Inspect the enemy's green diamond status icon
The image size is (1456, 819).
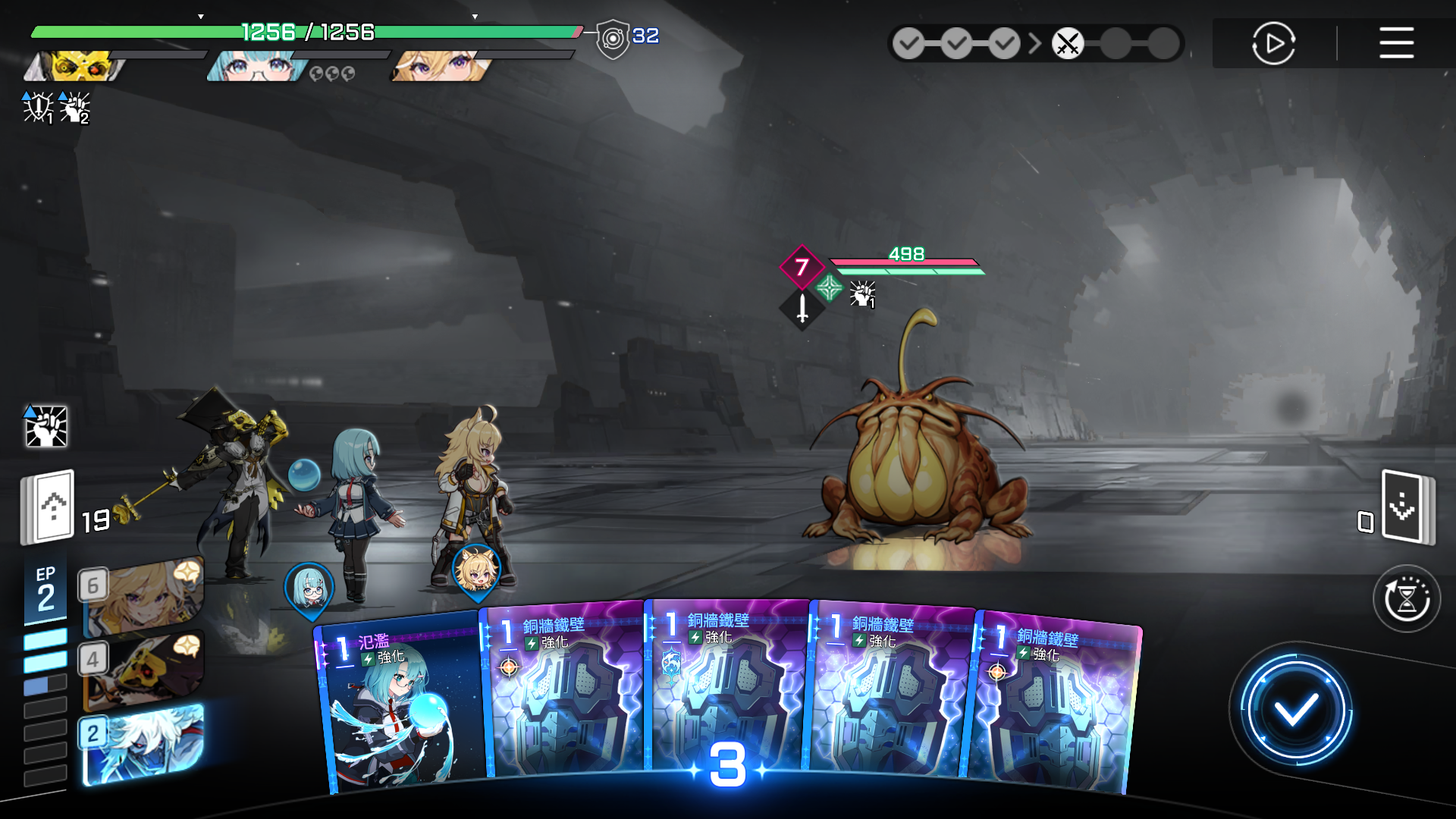click(829, 288)
